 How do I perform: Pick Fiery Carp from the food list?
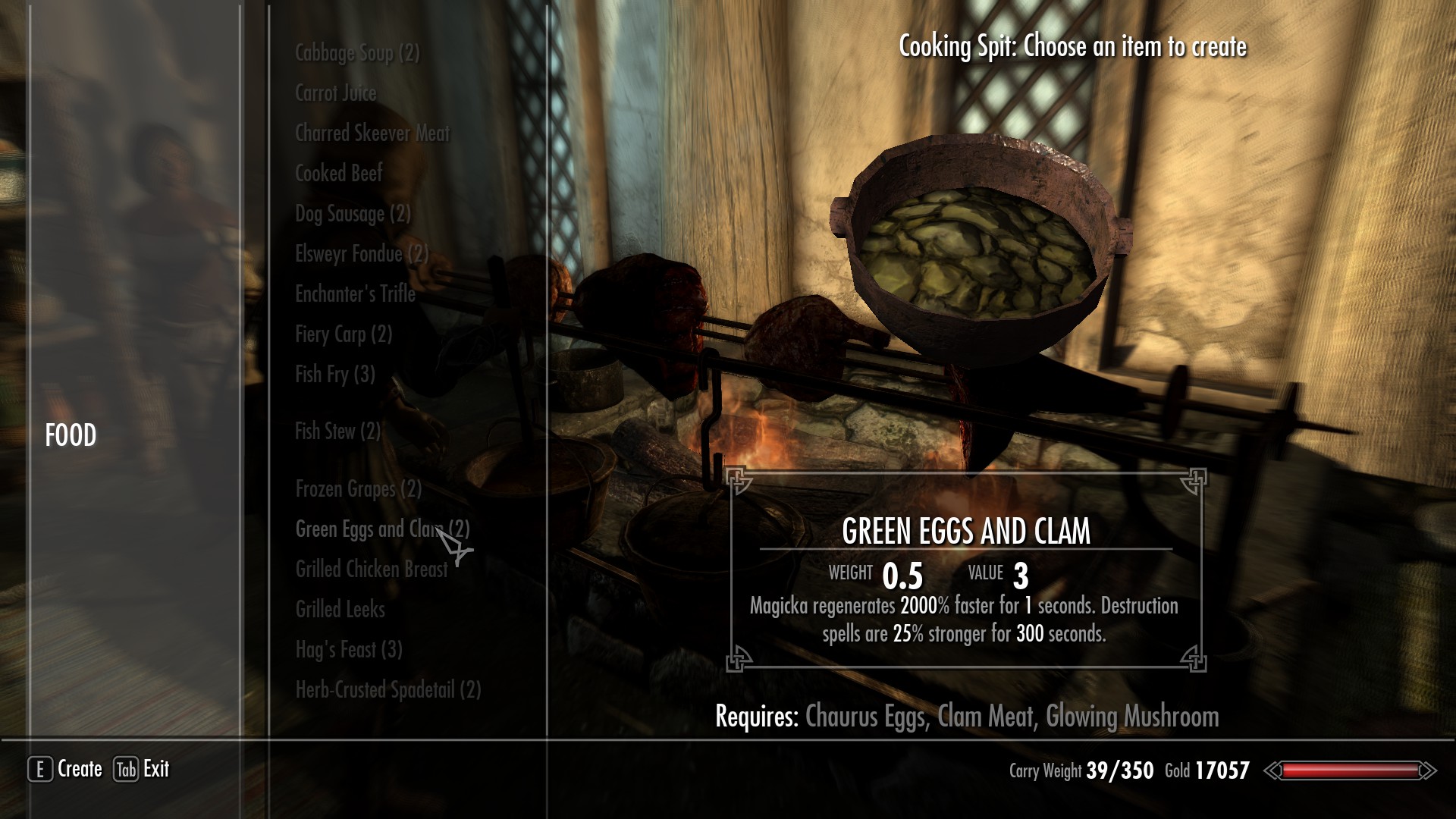pyautogui.click(x=343, y=334)
